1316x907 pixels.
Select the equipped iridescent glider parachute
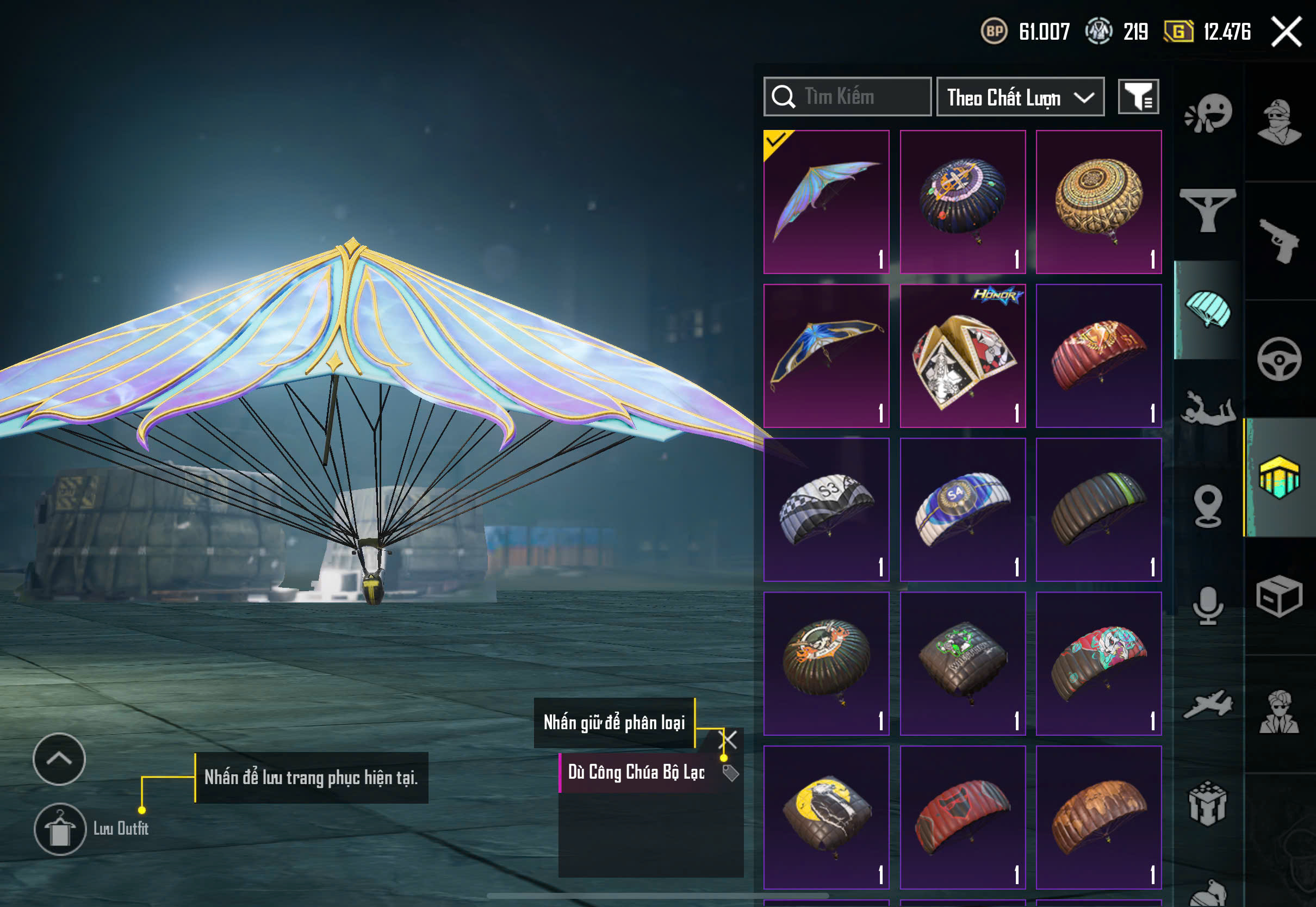tap(826, 202)
